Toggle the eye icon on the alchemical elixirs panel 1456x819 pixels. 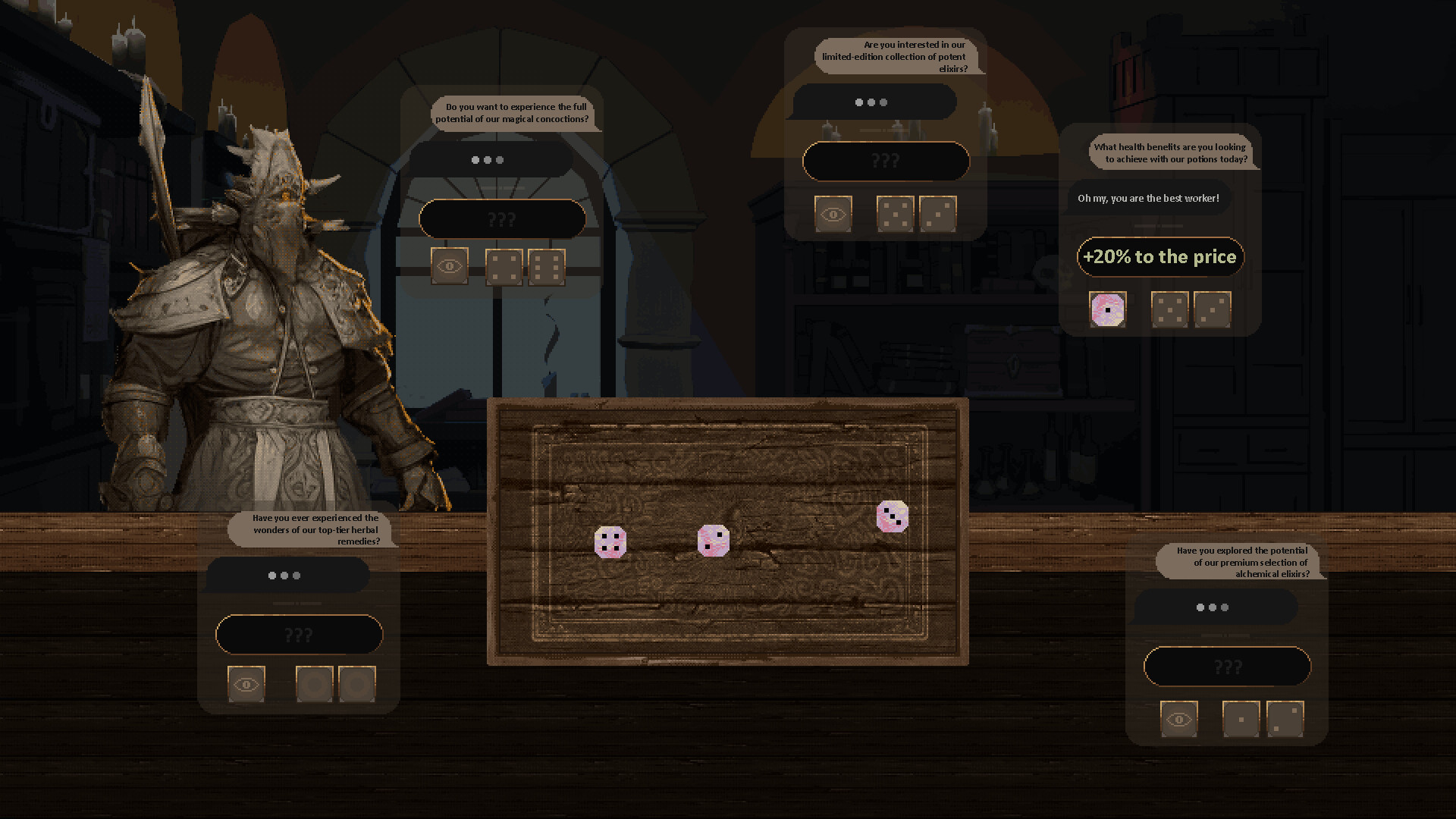click(1178, 719)
